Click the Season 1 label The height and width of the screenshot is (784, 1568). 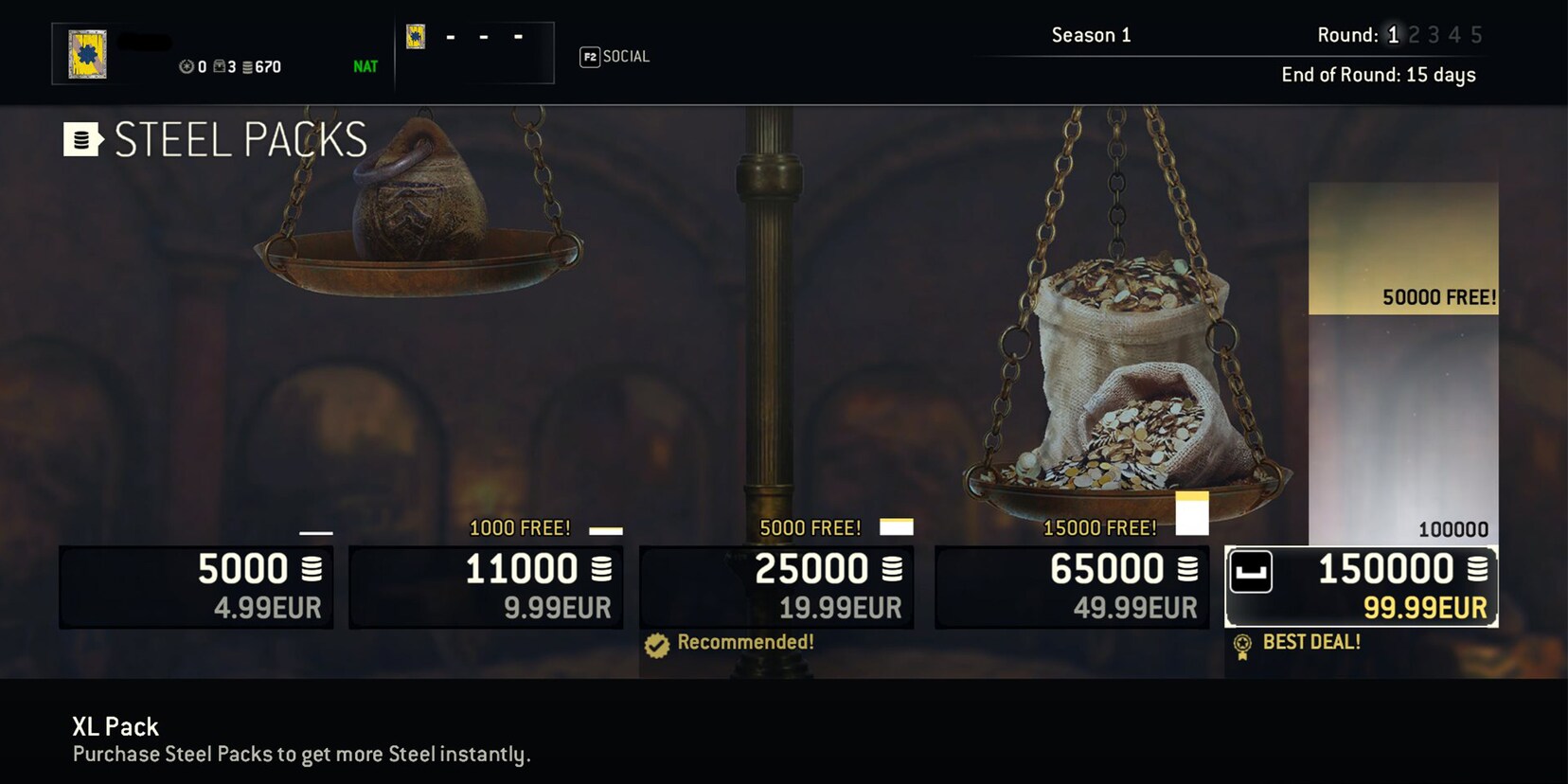pyautogui.click(x=1090, y=34)
